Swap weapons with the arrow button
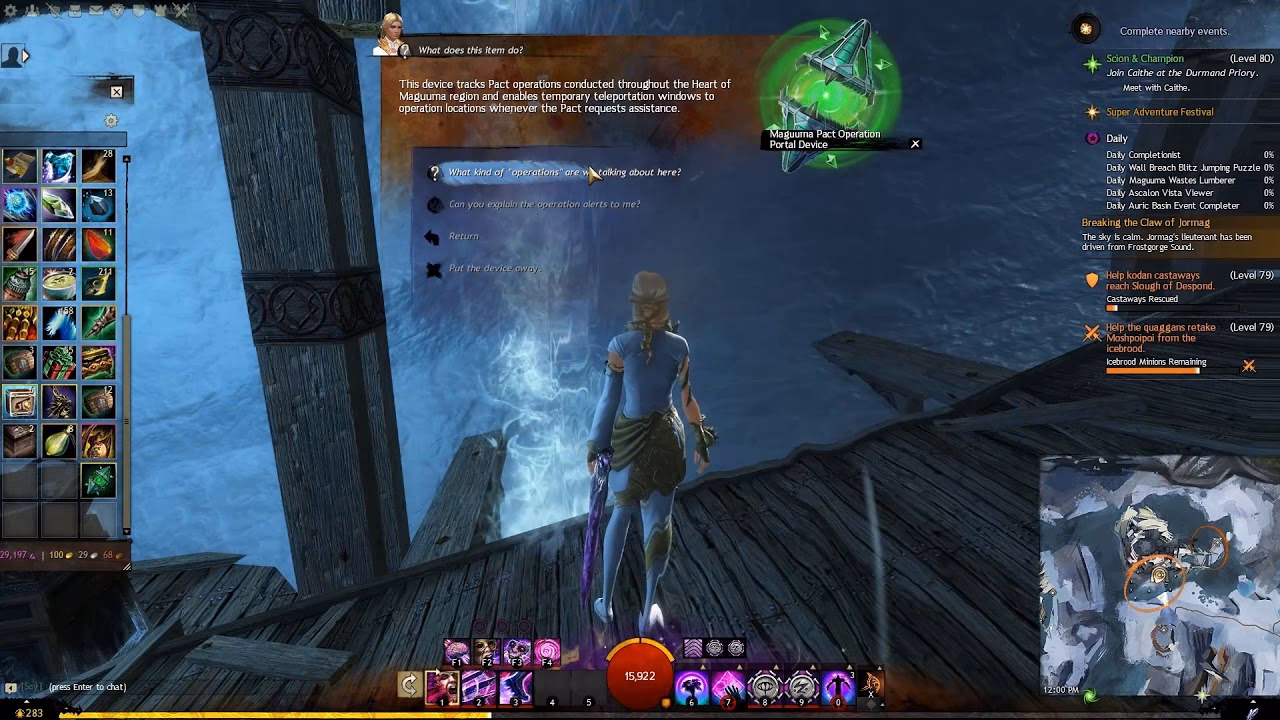The height and width of the screenshot is (720, 1280). [408, 685]
